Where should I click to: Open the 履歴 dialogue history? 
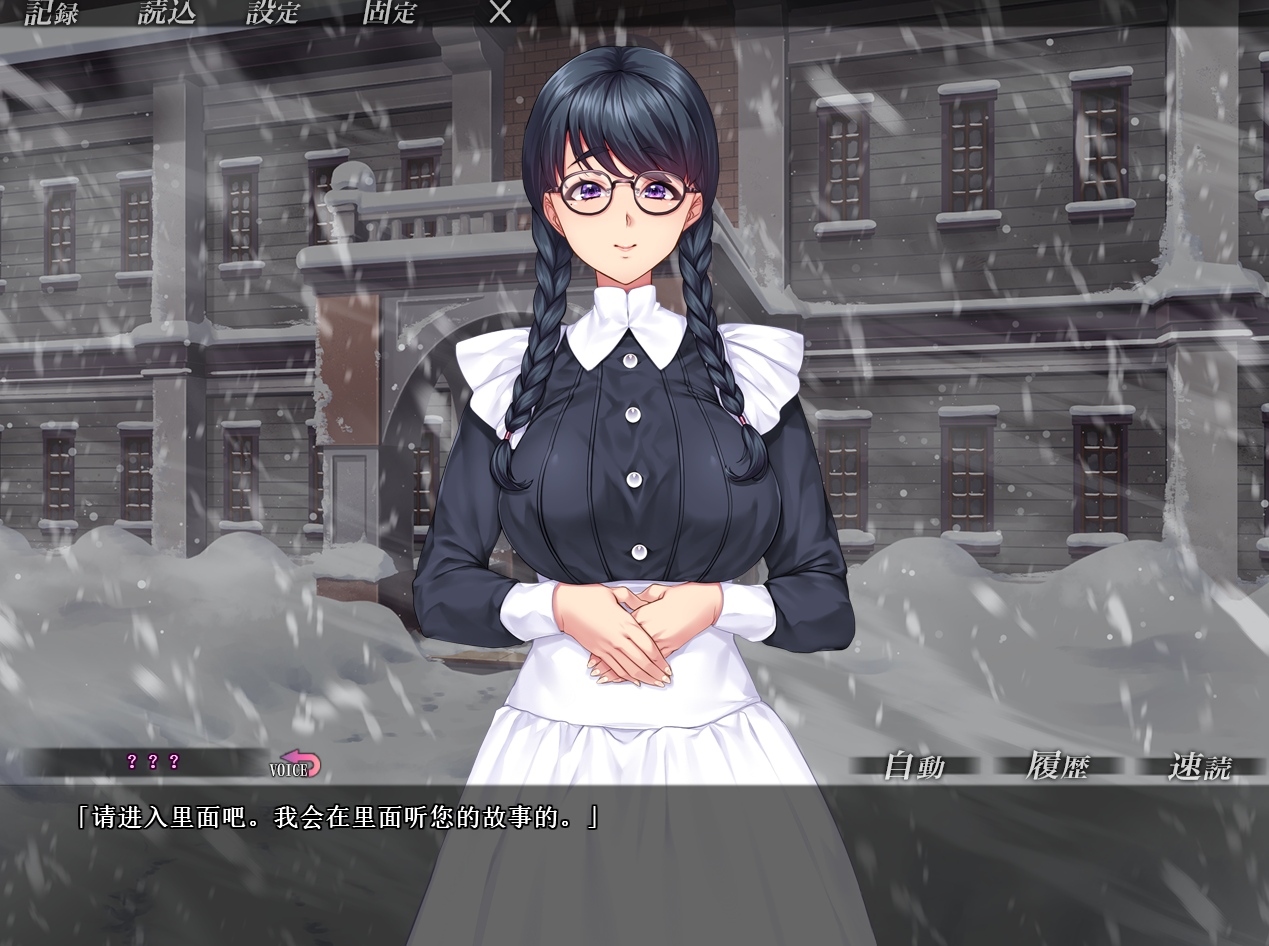(x=1057, y=767)
